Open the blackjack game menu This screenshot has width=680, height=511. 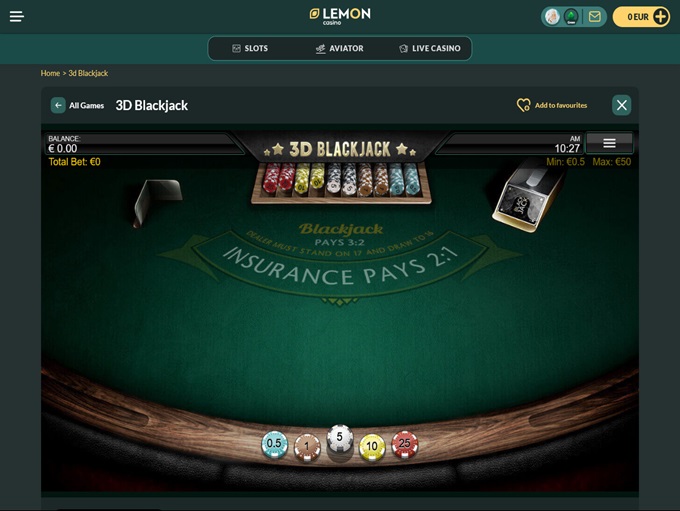(x=609, y=143)
